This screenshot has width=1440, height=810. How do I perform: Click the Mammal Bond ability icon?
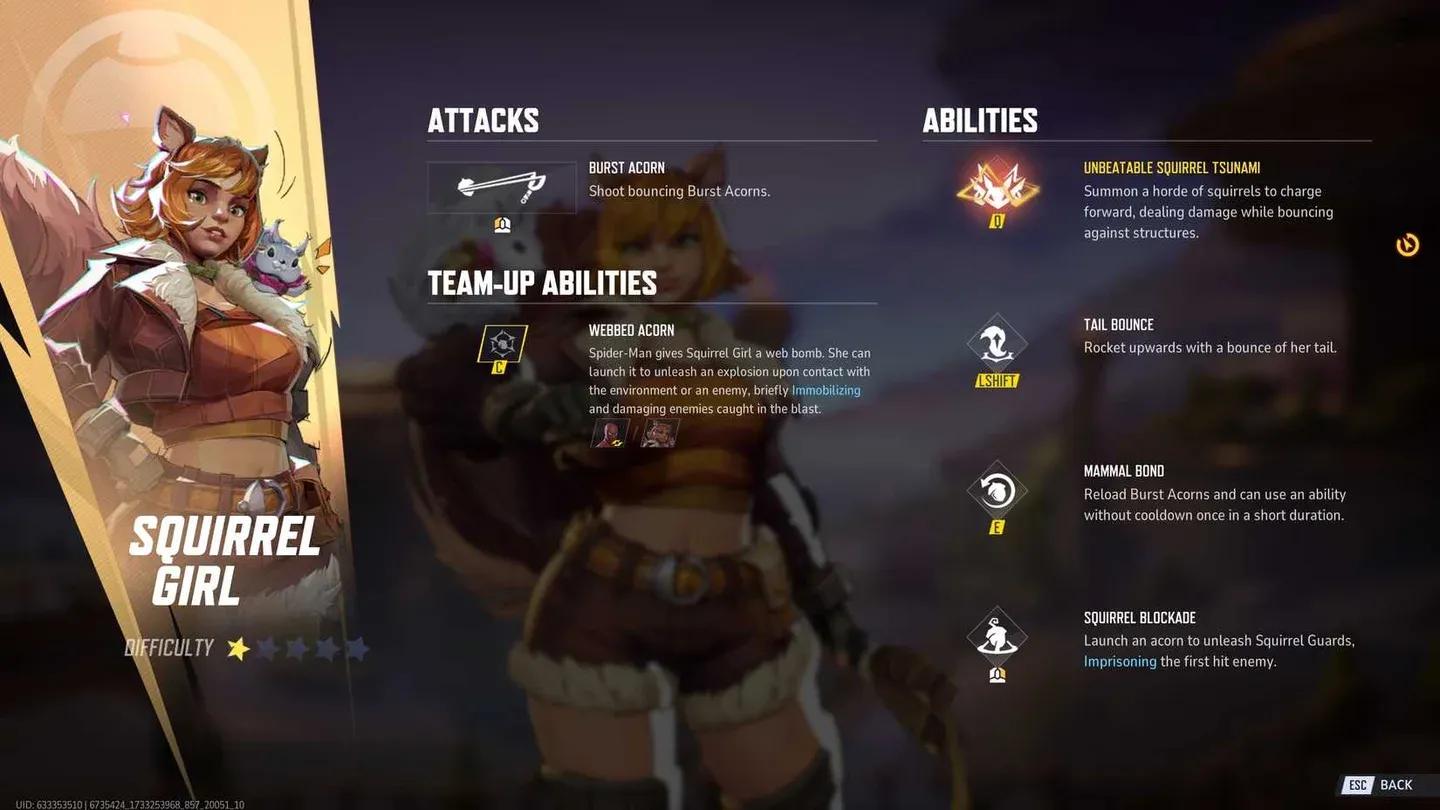pyautogui.click(x=996, y=489)
